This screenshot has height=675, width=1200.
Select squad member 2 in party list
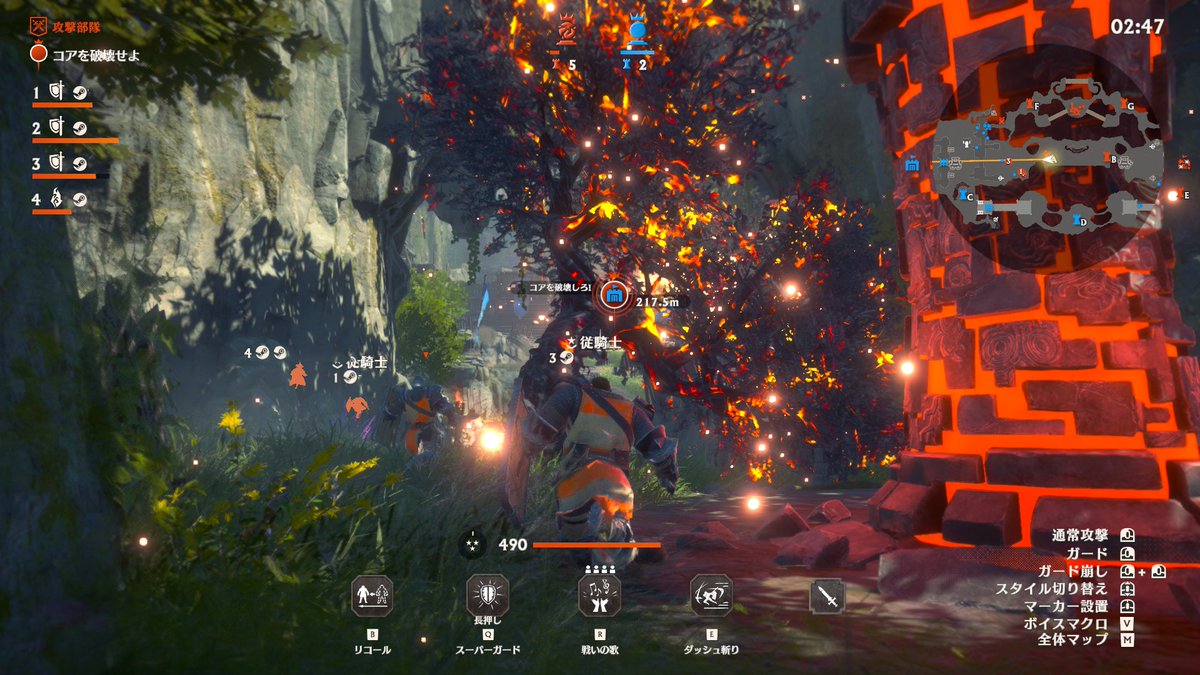click(x=62, y=128)
